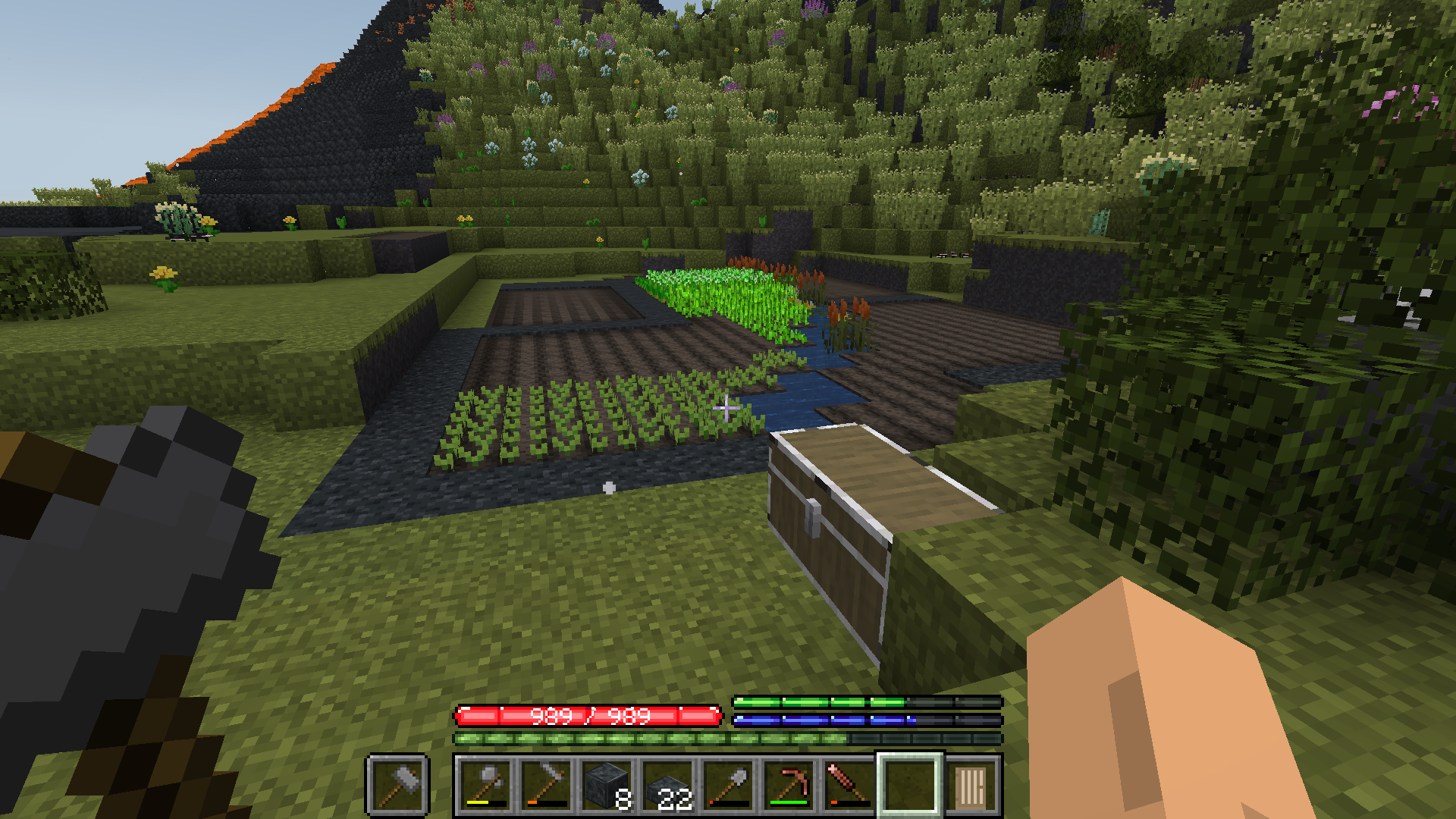Image resolution: width=1456 pixels, height=819 pixels.
Task: Click the highlighted empty hotbar slot
Action: [x=910, y=785]
